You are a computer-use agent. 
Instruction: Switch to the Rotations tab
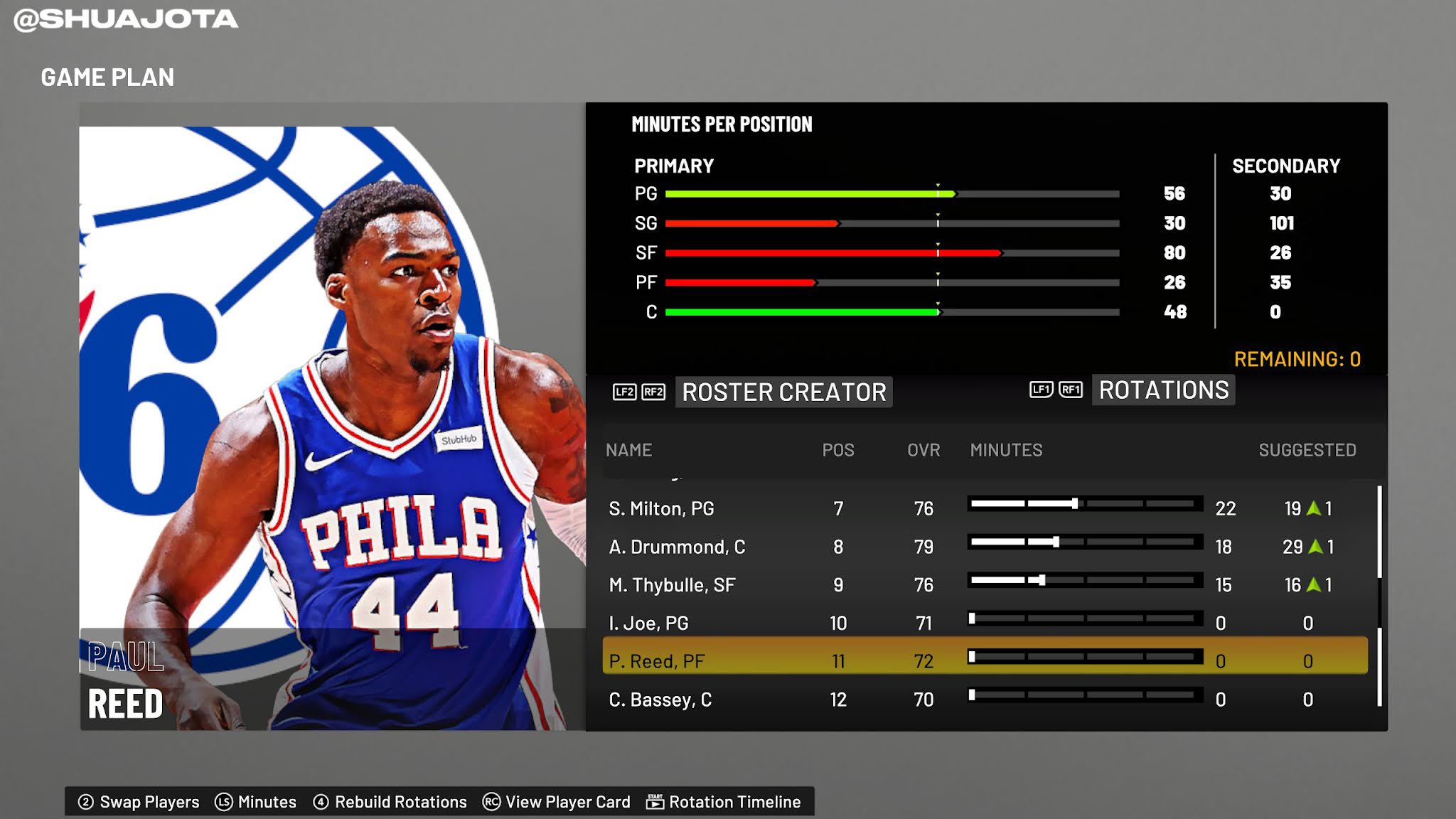point(1162,390)
